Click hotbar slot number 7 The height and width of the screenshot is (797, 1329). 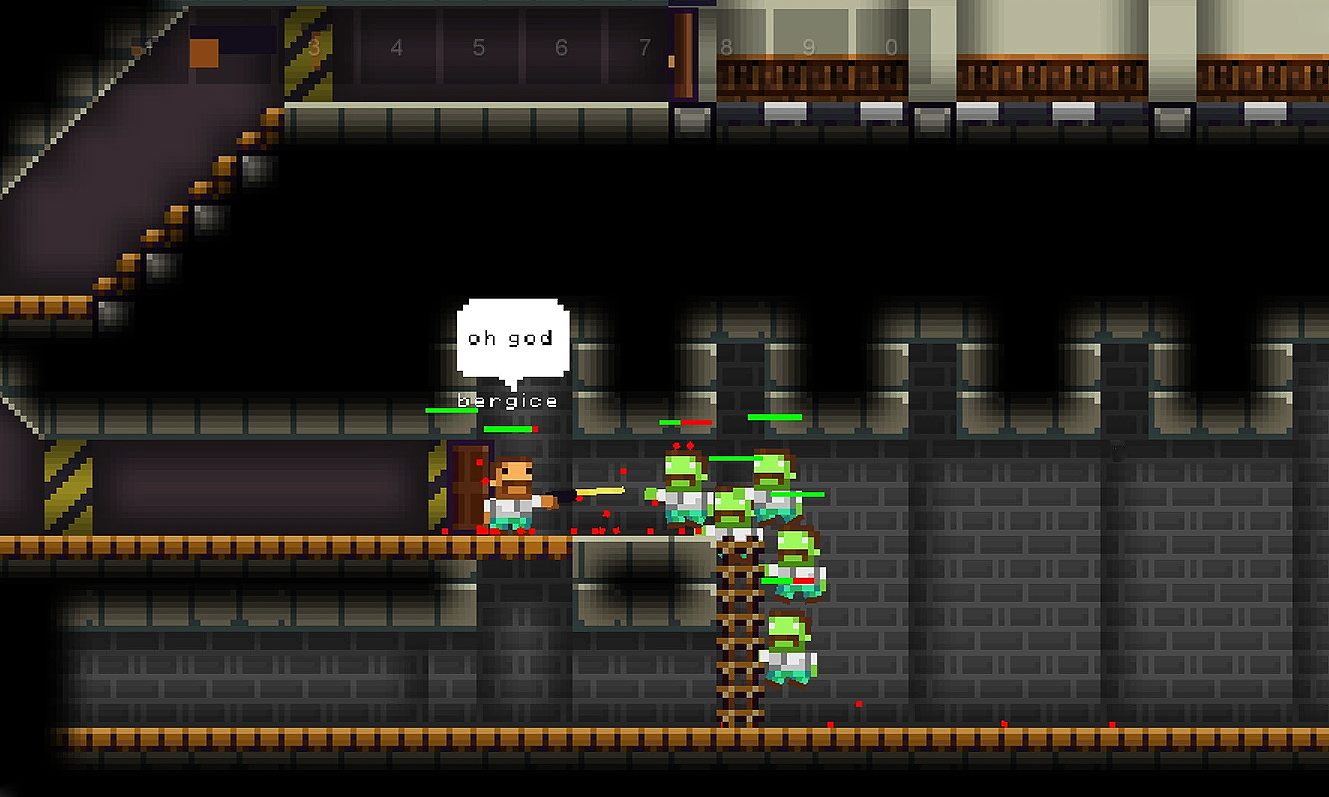click(x=644, y=47)
